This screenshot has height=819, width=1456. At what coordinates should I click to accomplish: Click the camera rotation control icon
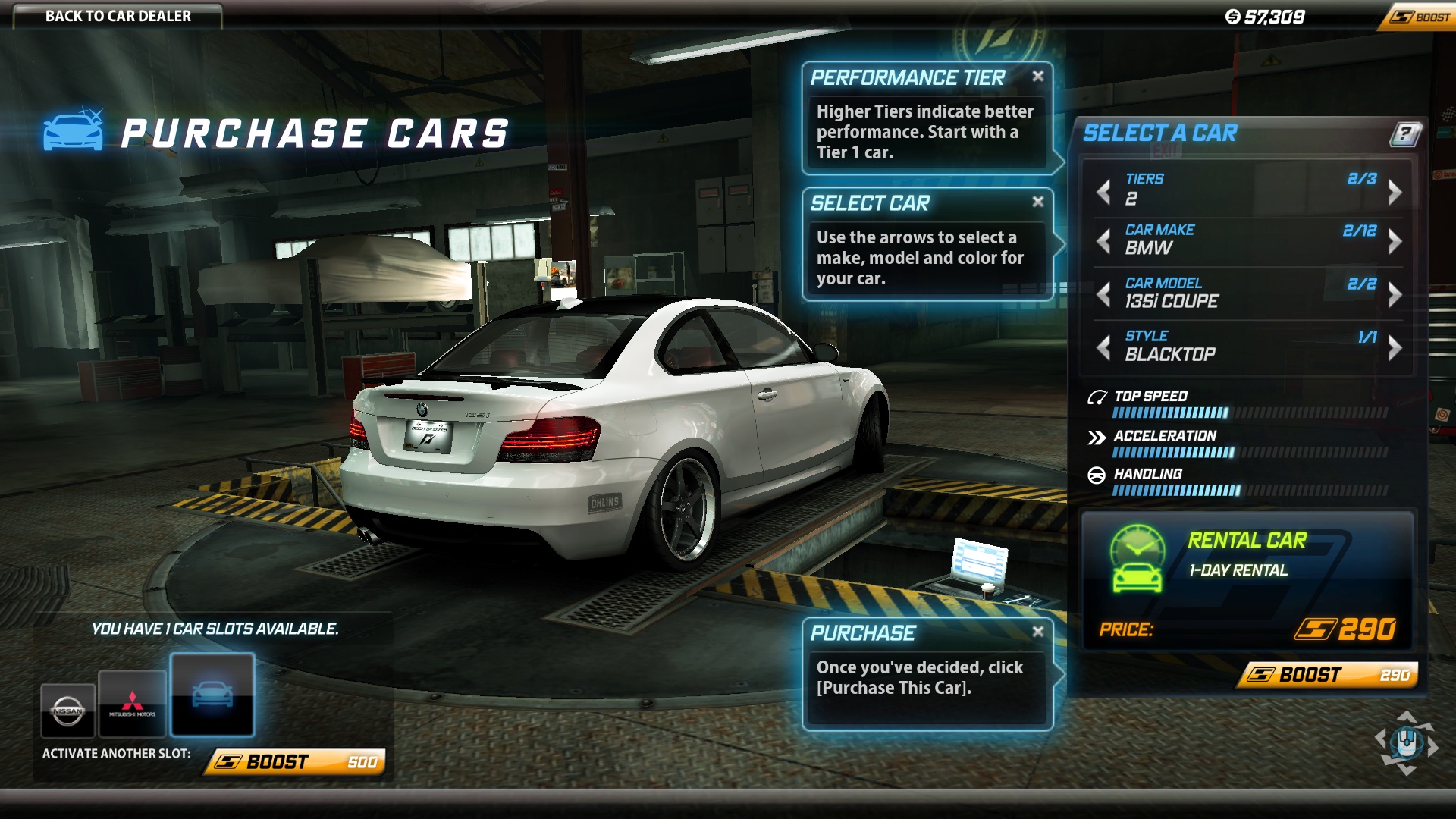[x=1407, y=743]
